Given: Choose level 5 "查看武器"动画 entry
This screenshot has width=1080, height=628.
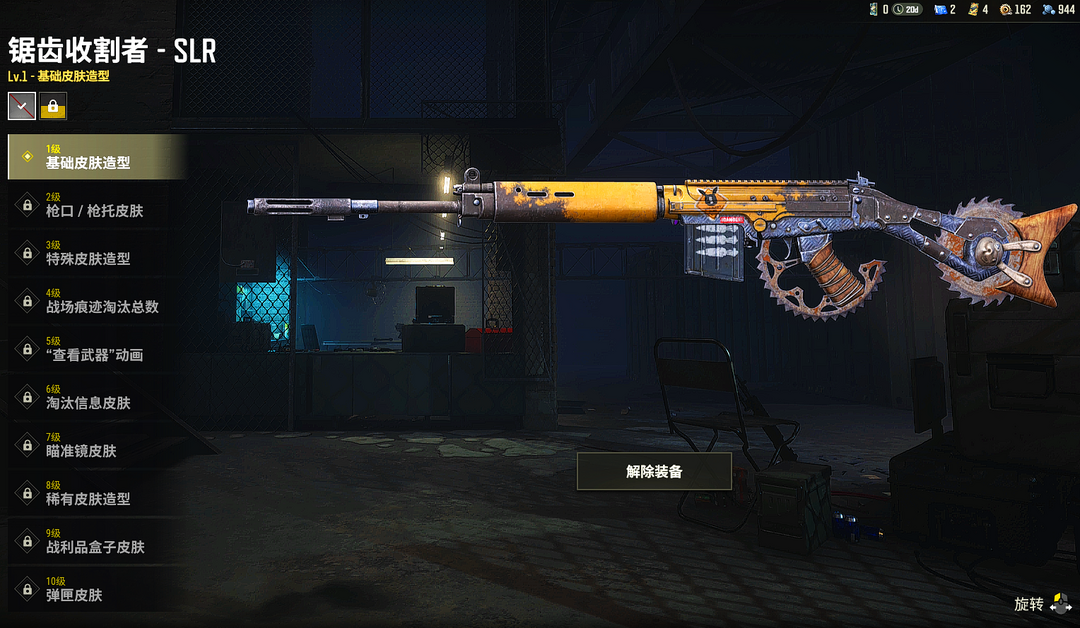Looking at the screenshot, I should coord(95,349).
